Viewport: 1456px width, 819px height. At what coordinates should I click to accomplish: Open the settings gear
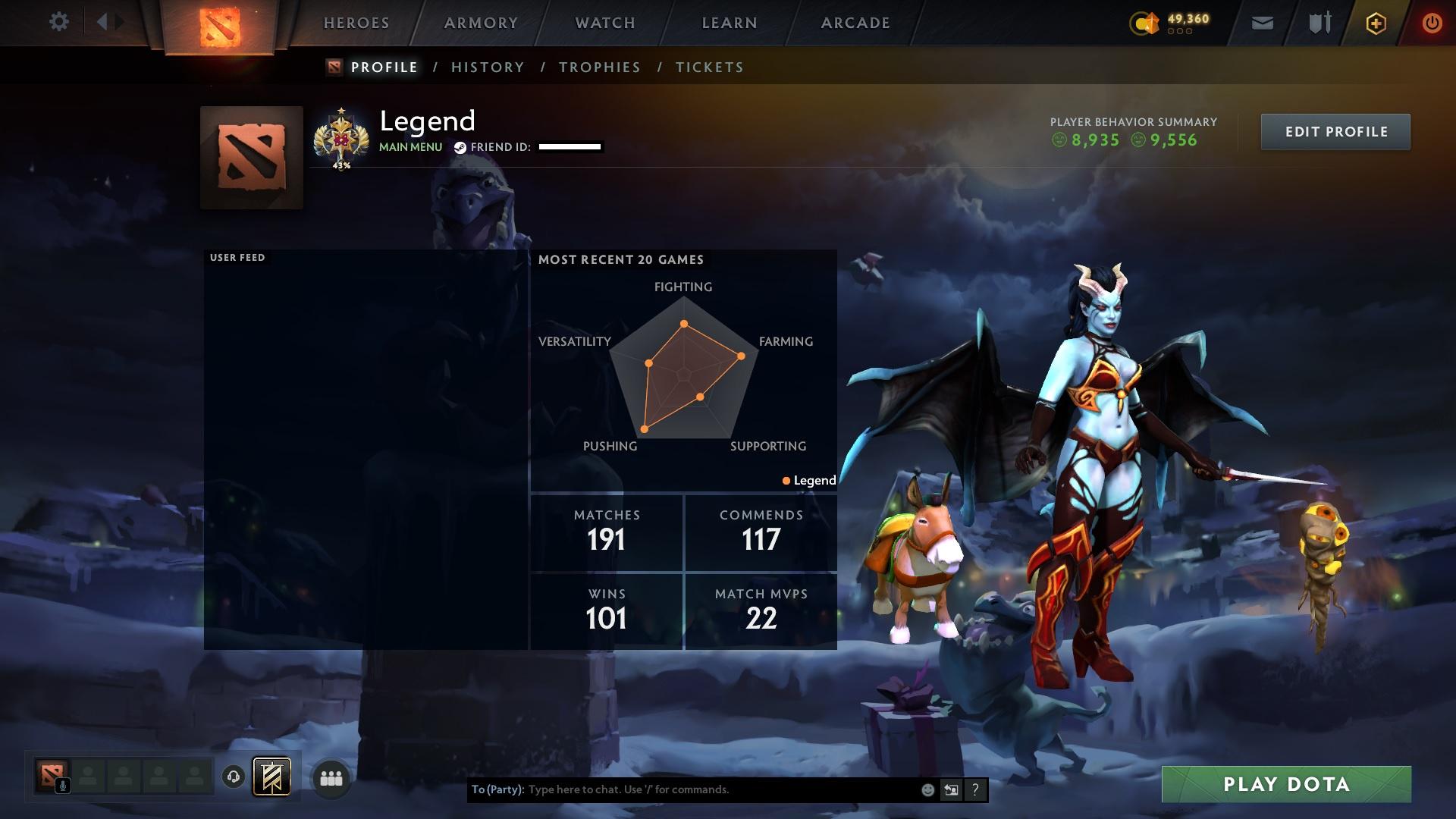[x=59, y=22]
